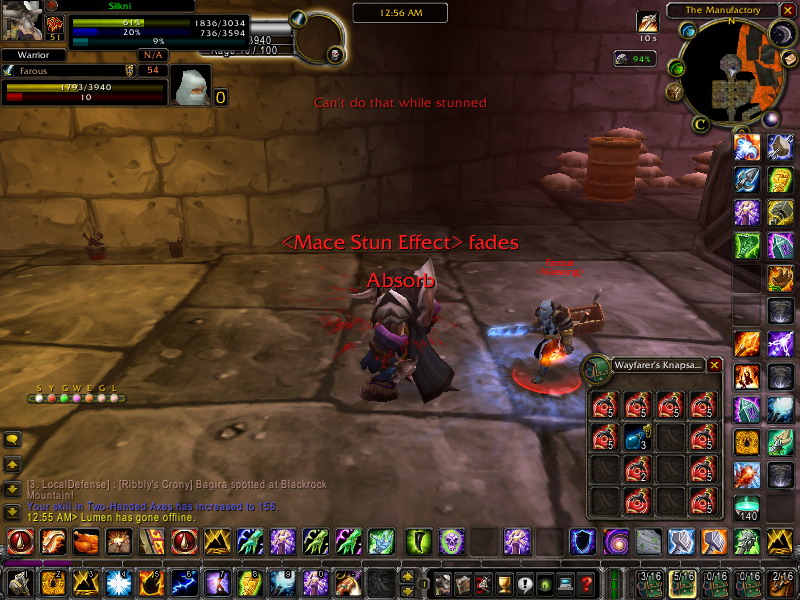Screen dimensions: 800x600
Task: Click the buff icon with 10s remaining
Action: [x=647, y=22]
